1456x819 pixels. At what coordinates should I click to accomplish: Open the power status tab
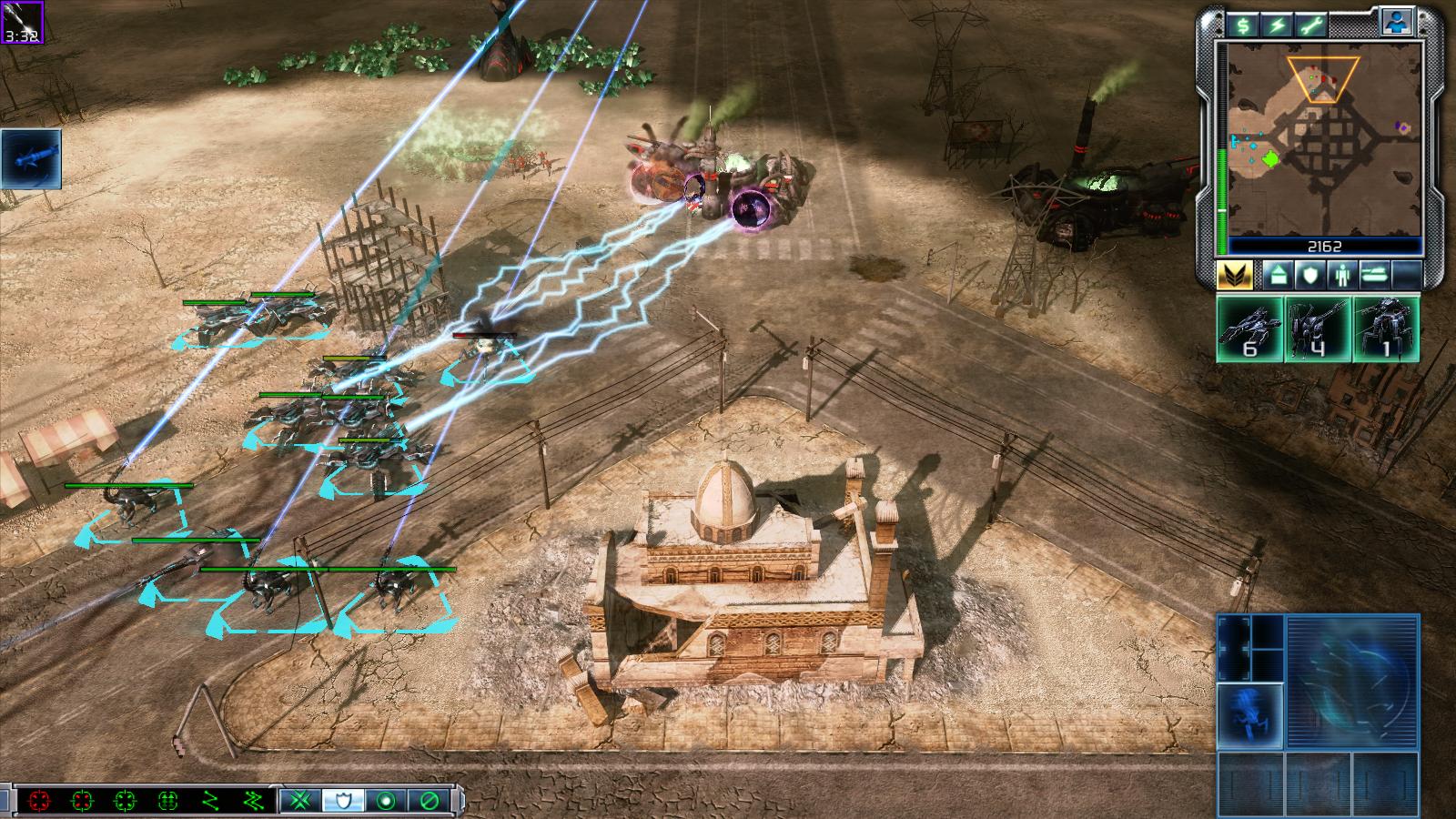pyautogui.click(x=1276, y=25)
